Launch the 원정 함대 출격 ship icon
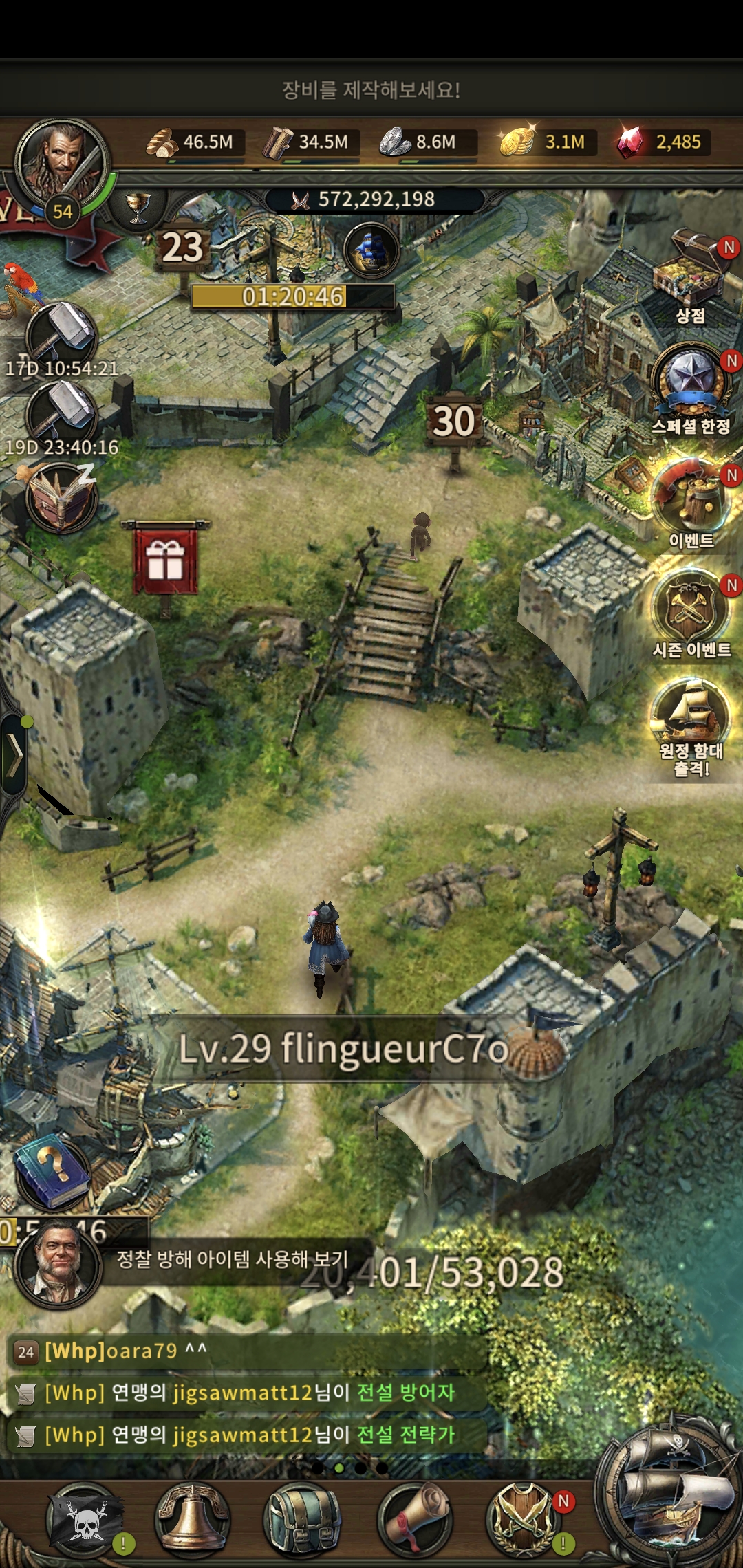The image size is (743, 1568). coord(690,715)
